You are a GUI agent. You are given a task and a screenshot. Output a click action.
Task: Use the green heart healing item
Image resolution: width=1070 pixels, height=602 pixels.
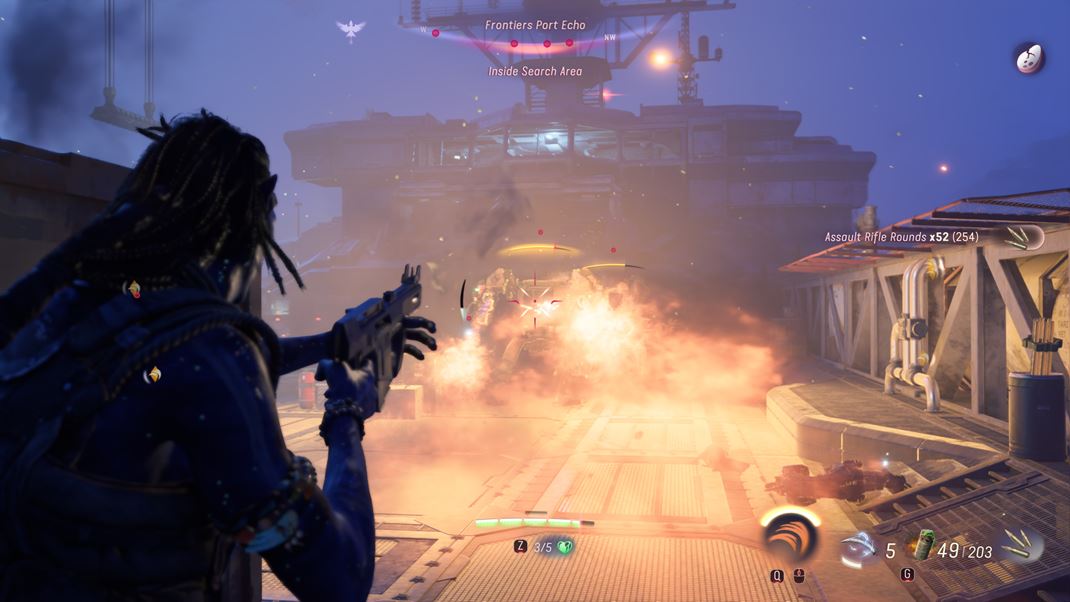(x=565, y=547)
